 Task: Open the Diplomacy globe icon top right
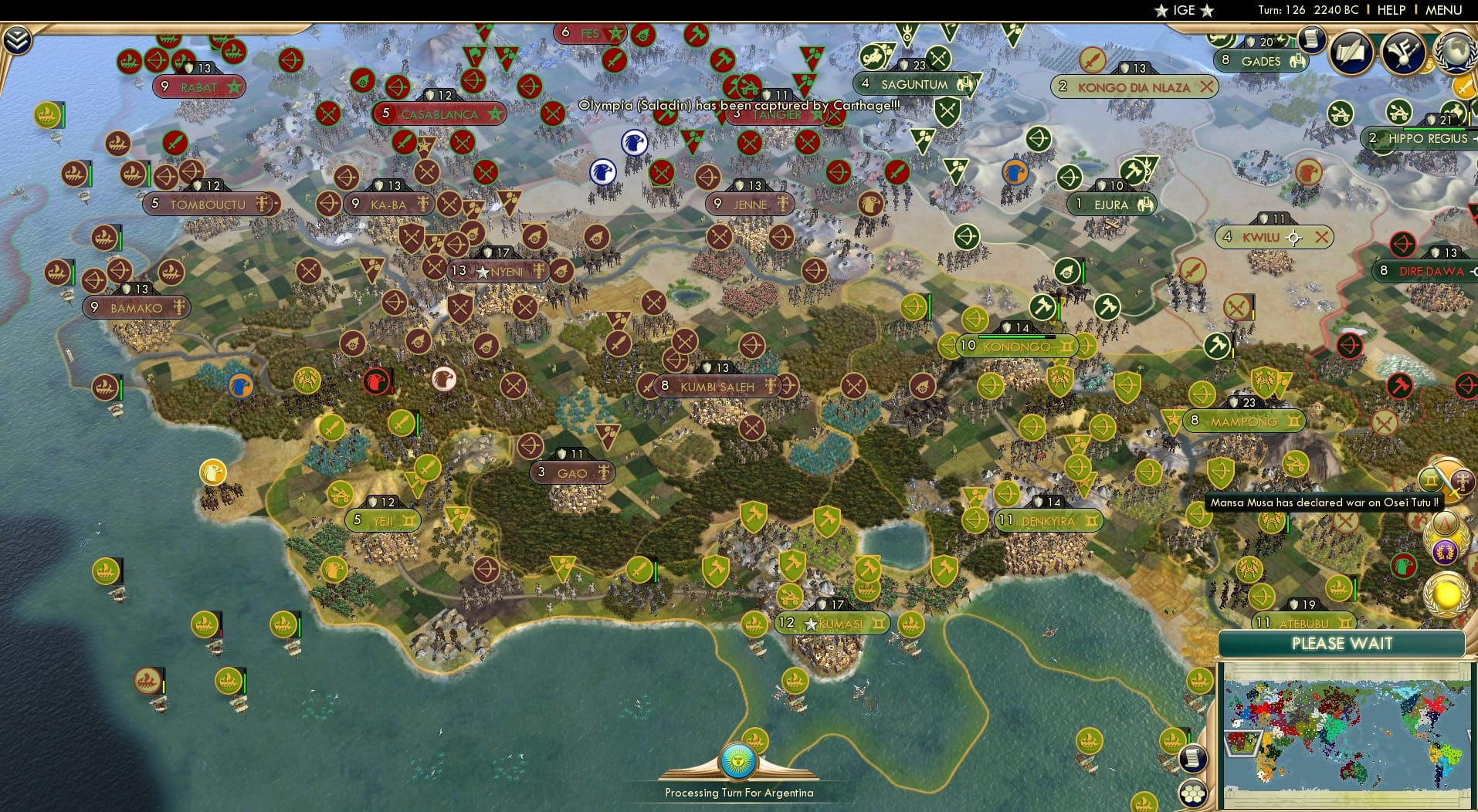(1456, 53)
